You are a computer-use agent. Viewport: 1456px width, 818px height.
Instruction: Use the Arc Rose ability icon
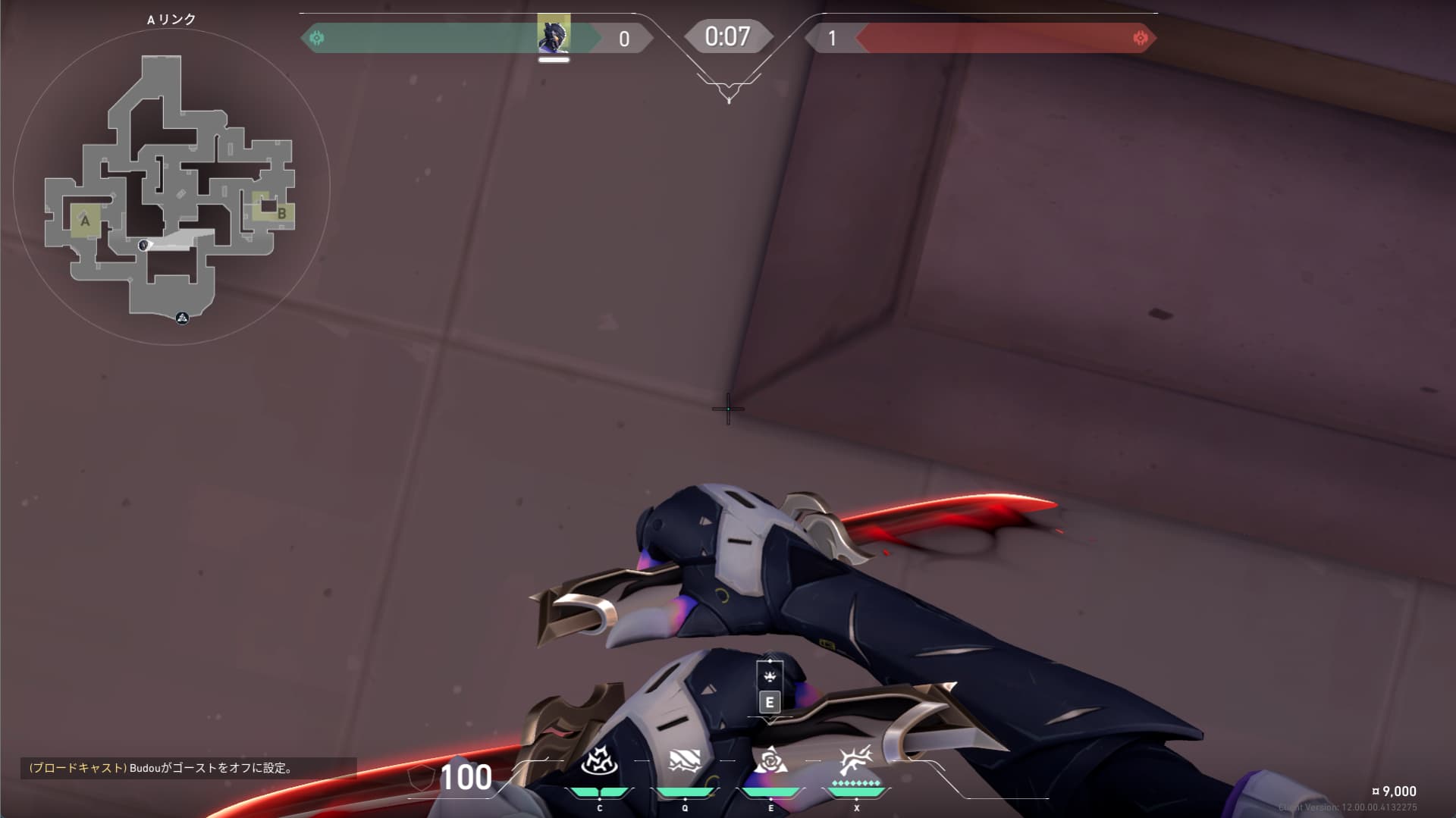click(770, 760)
